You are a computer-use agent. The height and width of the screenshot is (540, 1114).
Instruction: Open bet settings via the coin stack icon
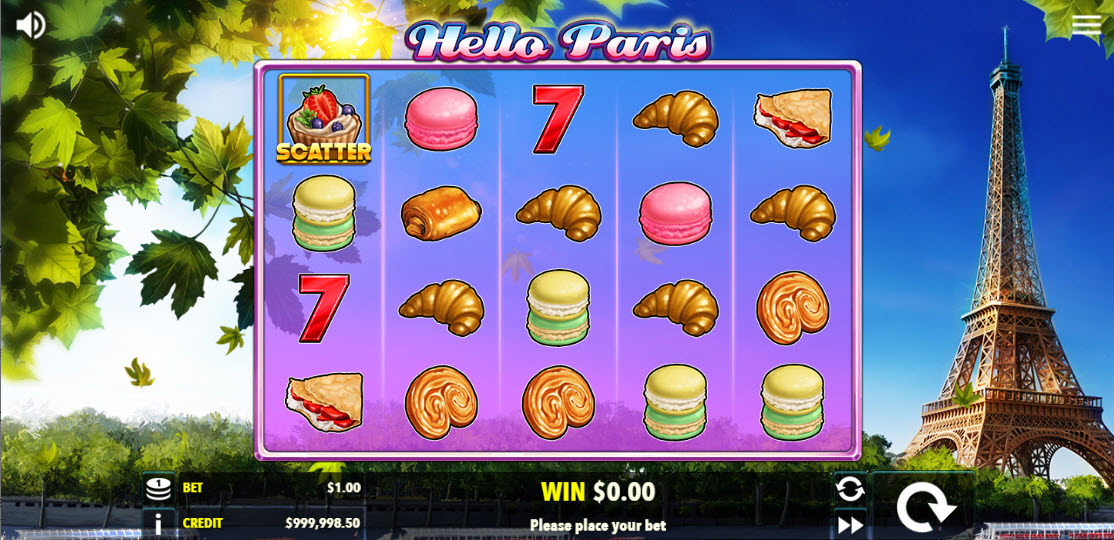[158, 489]
